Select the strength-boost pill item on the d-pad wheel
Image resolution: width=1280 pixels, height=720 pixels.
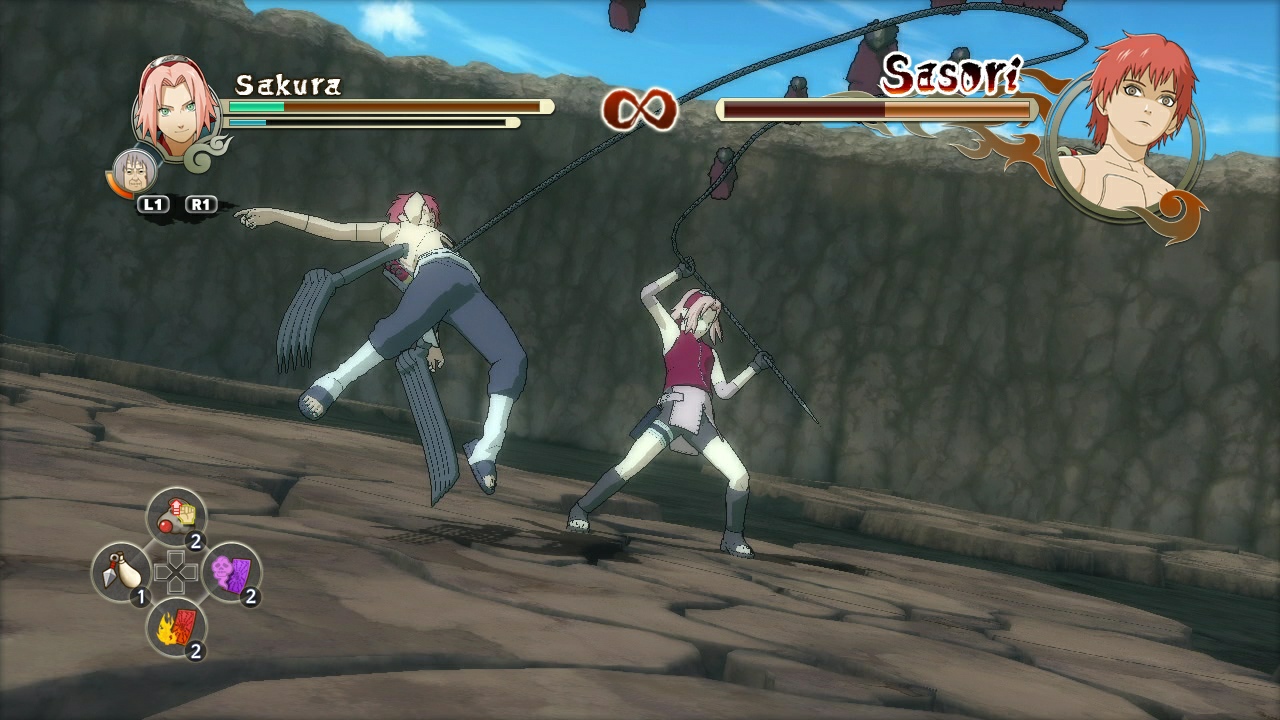(x=178, y=517)
